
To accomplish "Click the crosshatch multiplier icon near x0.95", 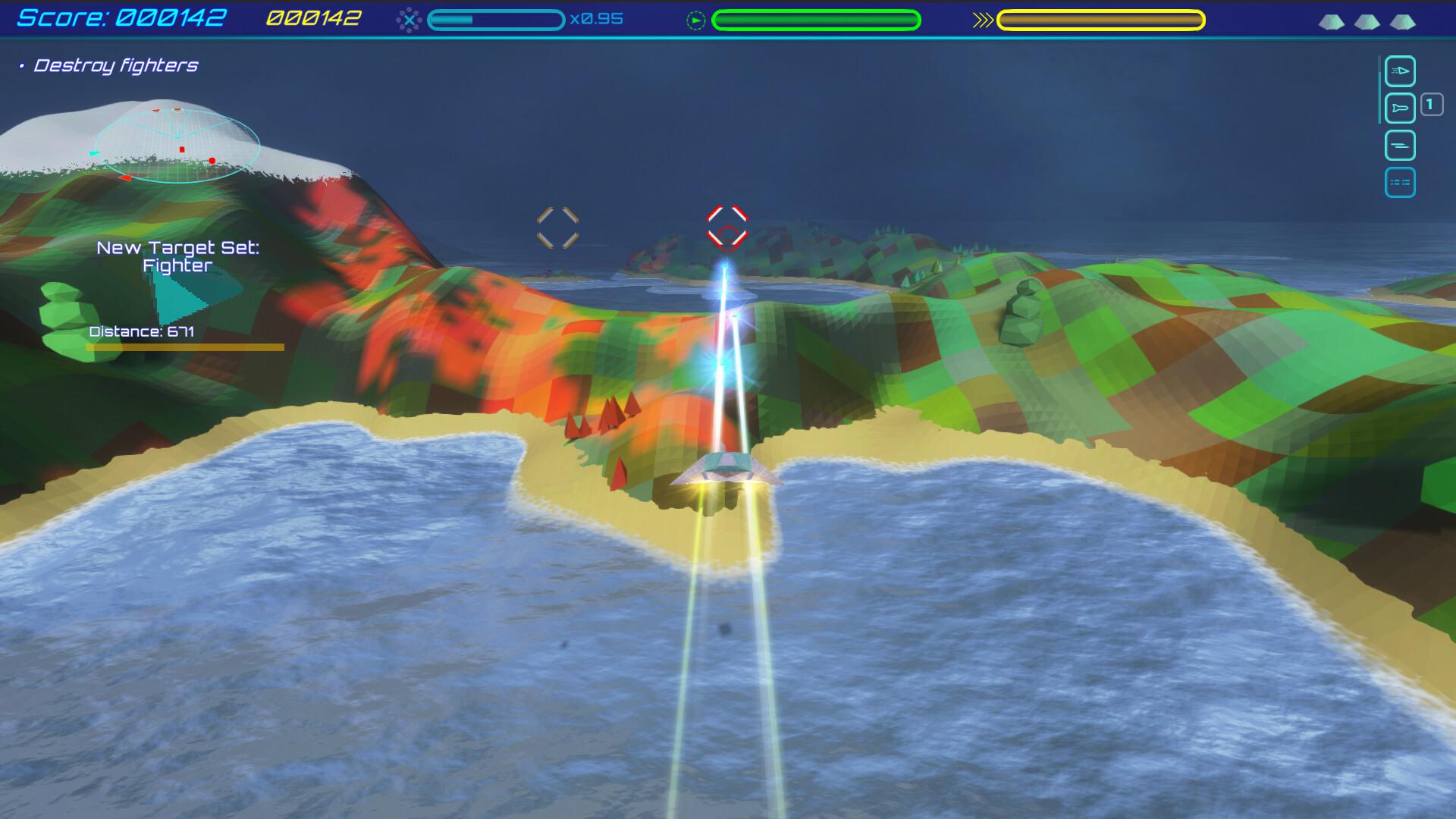I will click(410, 19).
